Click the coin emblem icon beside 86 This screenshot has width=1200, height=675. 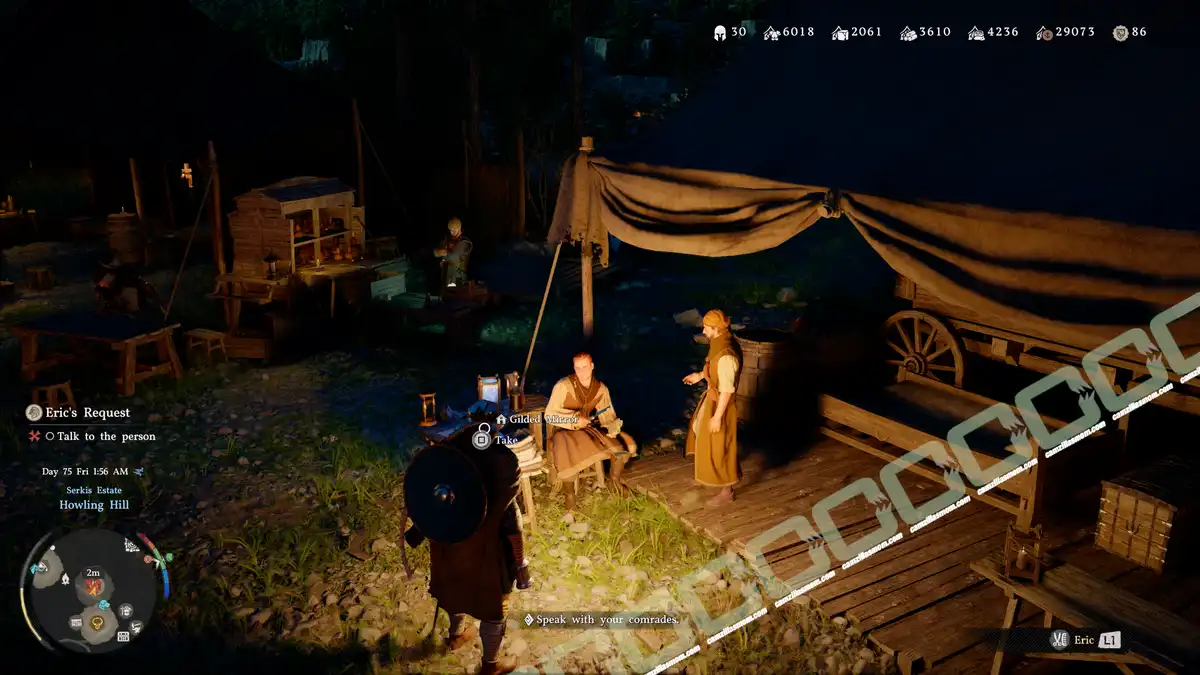pos(1120,33)
